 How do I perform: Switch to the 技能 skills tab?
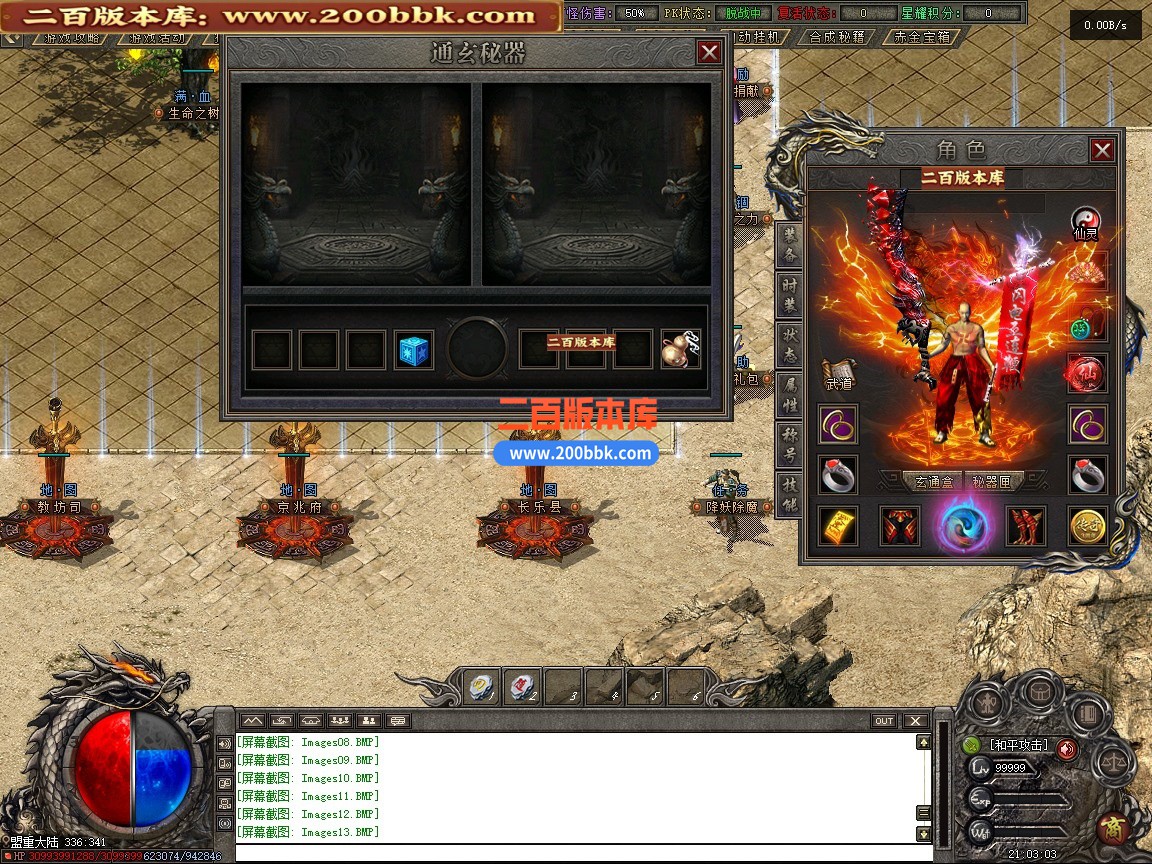click(x=790, y=492)
